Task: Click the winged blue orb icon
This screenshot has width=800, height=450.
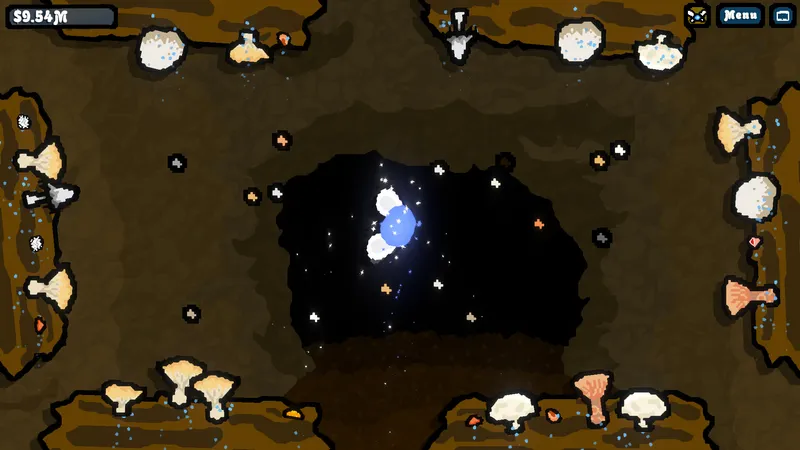Action: [397, 226]
